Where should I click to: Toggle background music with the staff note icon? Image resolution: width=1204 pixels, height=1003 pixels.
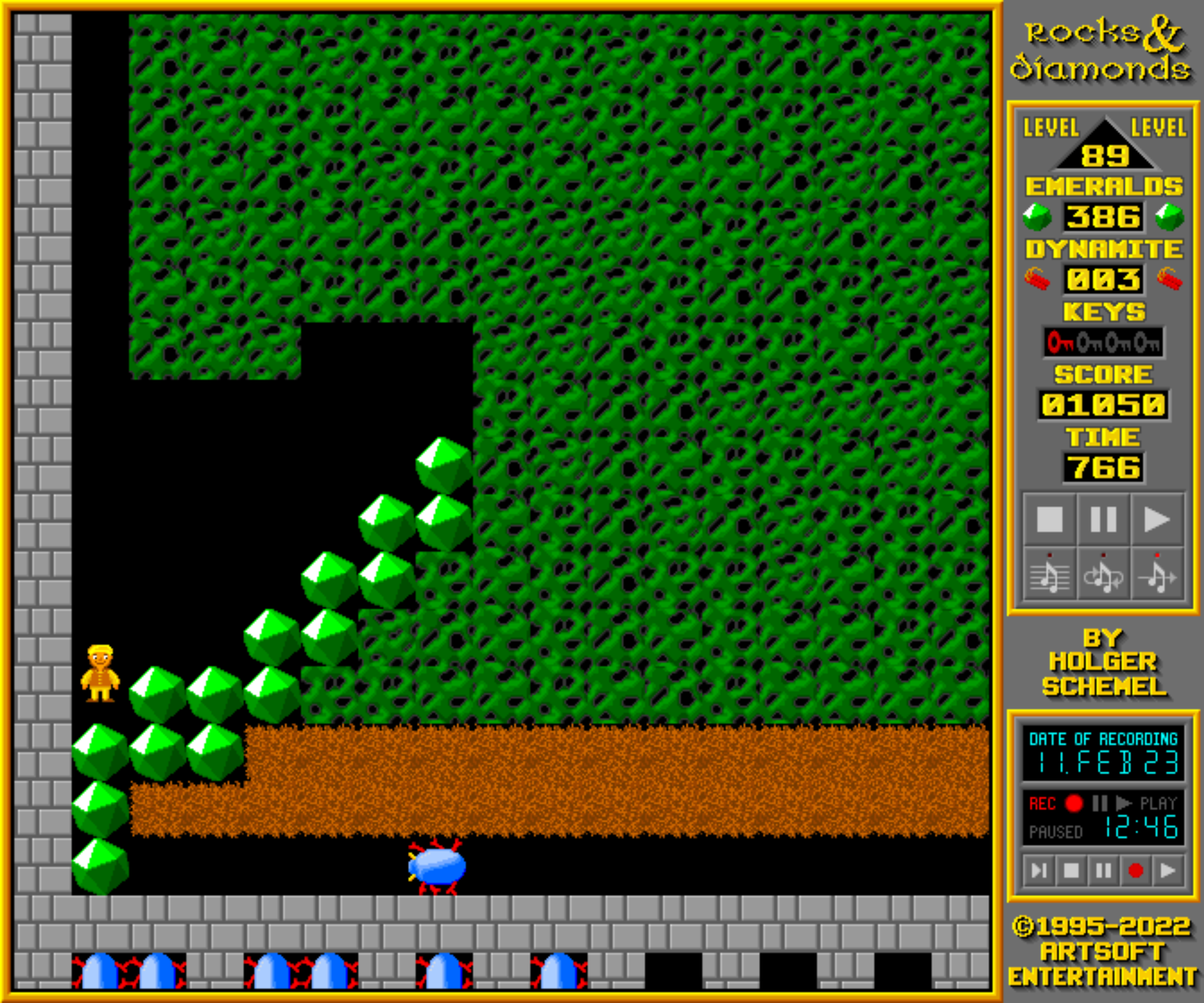[x=1049, y=575]
